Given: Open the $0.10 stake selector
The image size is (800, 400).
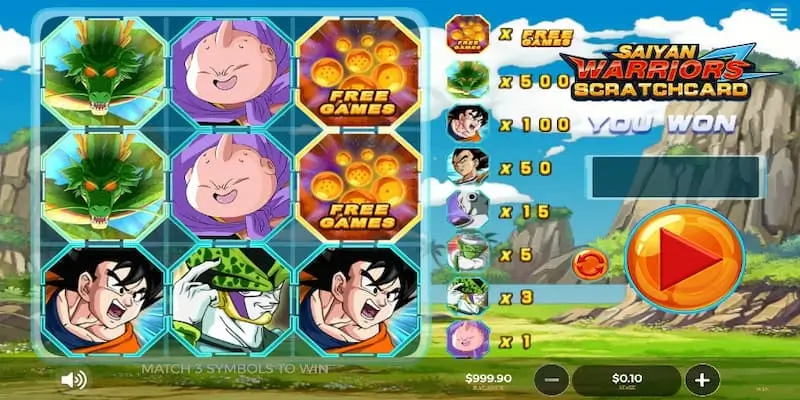Looking at the screenshot, I should tap(628, 380).
